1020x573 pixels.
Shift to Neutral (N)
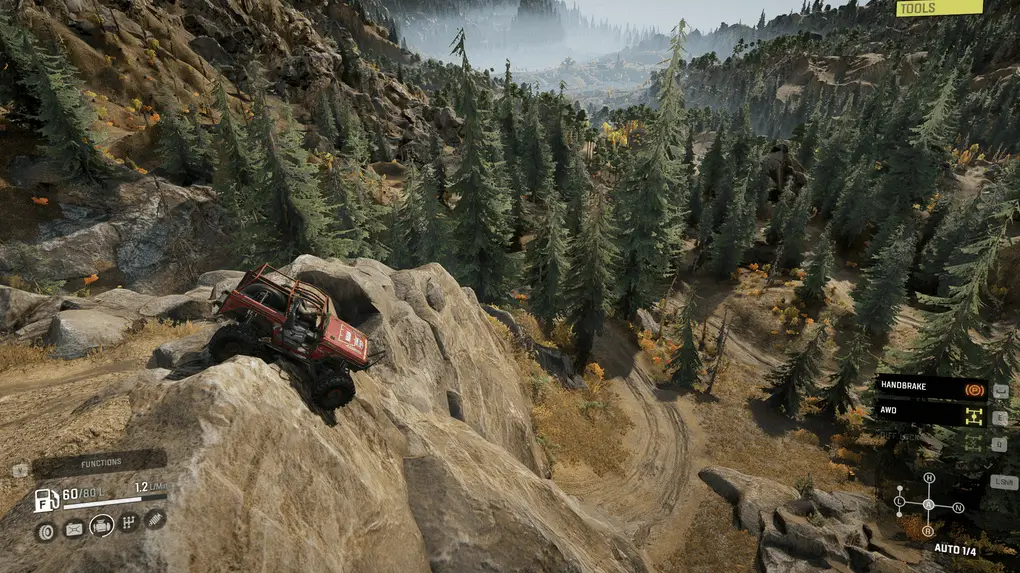958,507
